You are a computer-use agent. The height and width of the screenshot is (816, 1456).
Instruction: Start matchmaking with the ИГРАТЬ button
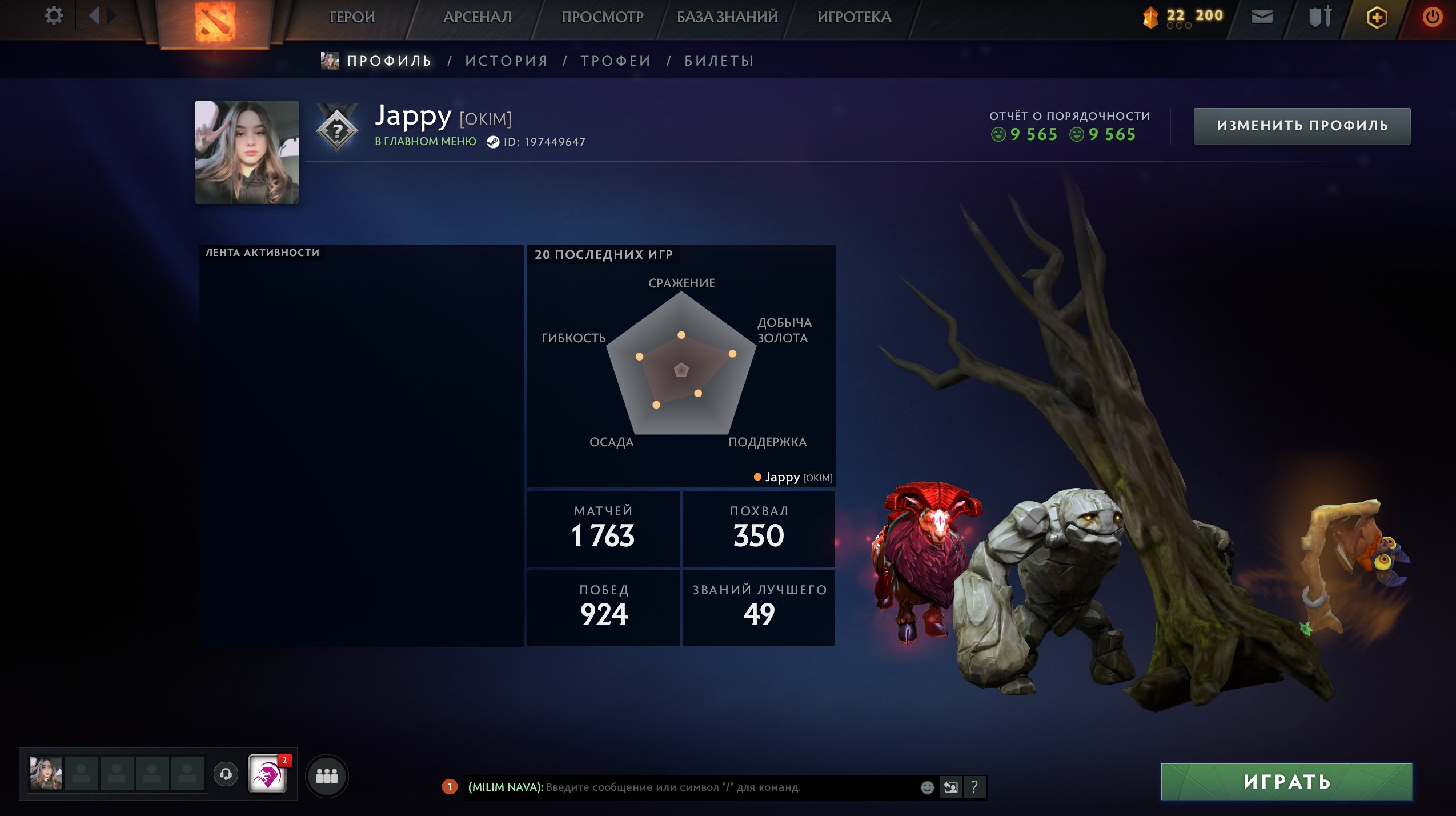[x=1286, y=781]
